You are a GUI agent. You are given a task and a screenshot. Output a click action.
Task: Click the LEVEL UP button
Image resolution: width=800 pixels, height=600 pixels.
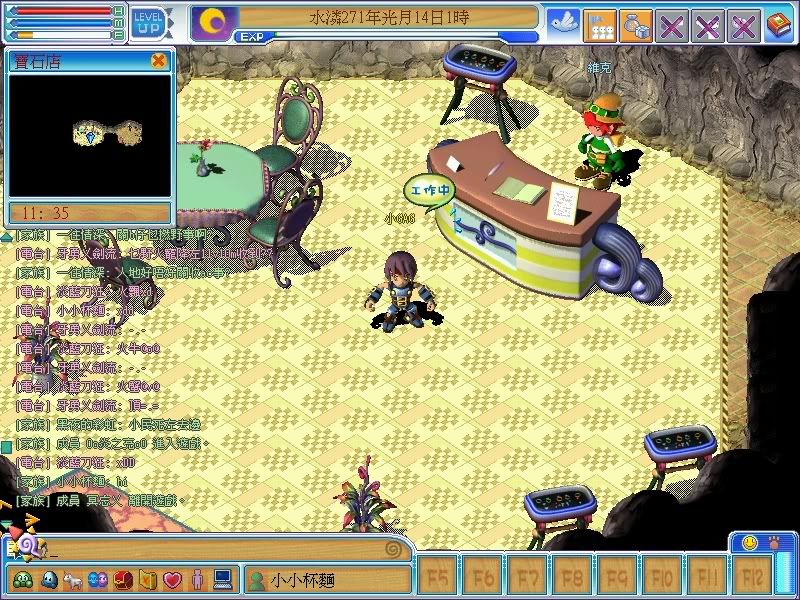click(148, 21)
